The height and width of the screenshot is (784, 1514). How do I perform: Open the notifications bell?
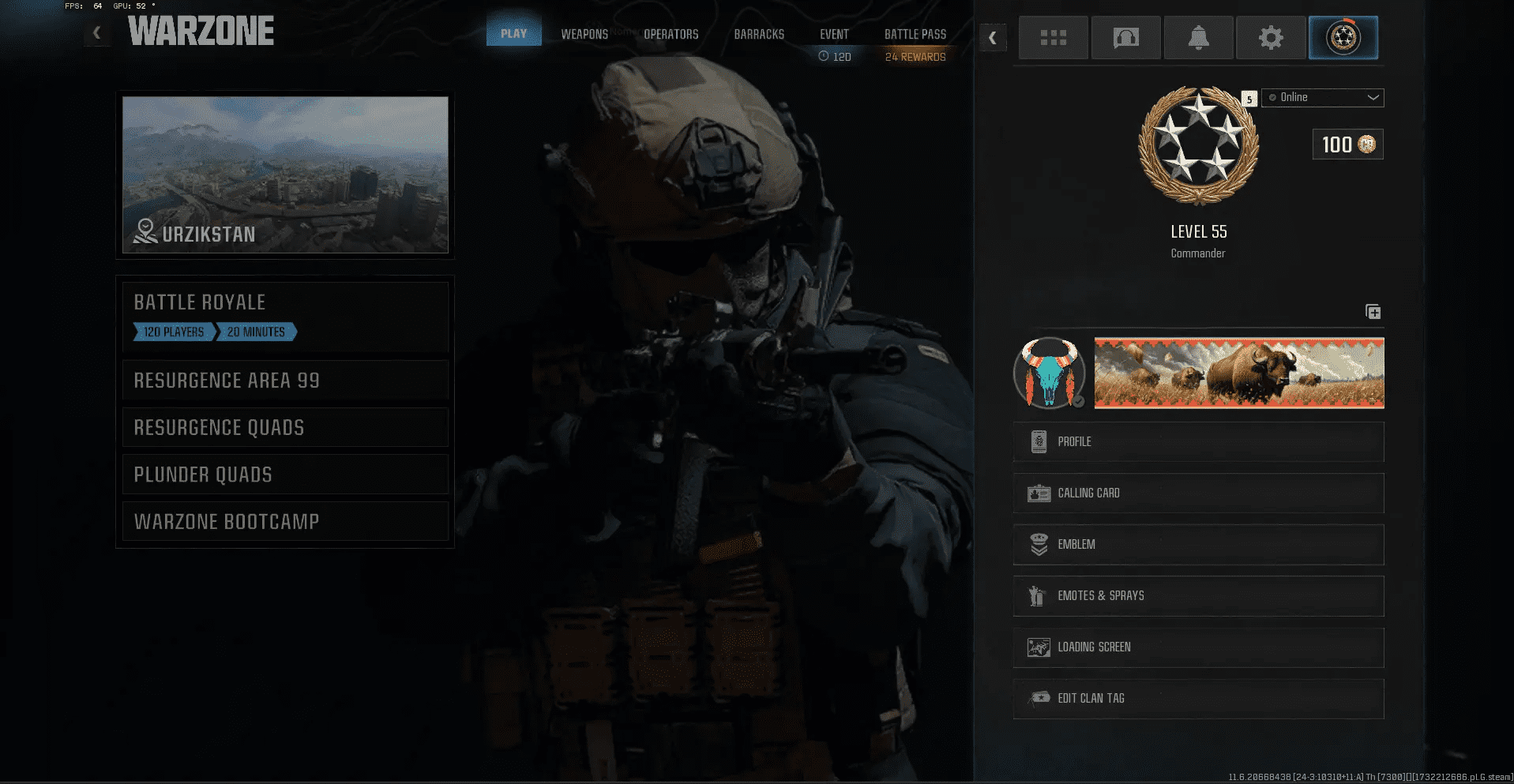(1198, 37)
